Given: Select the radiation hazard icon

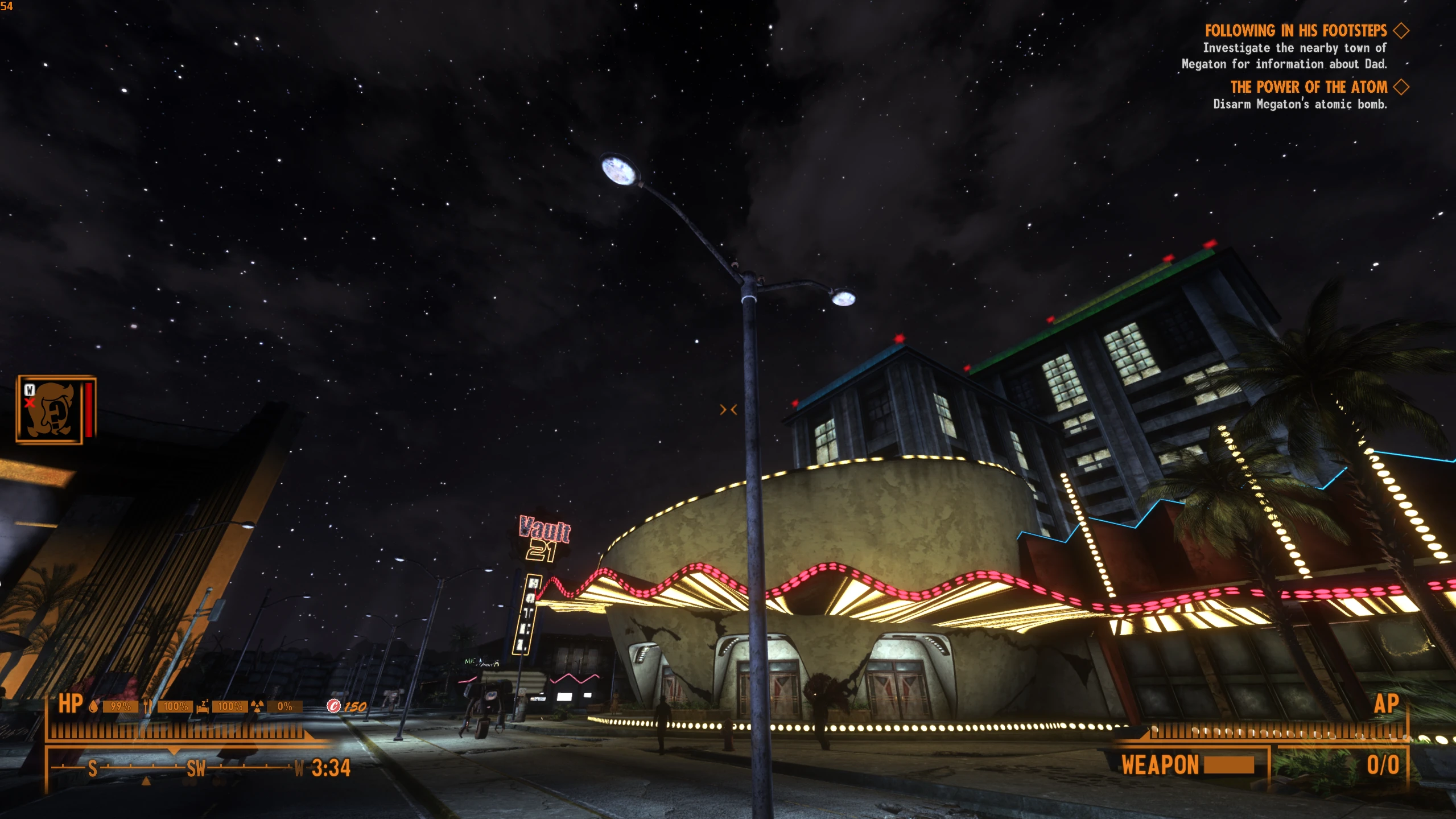Looking at the screenshot, I should point(257,707).
